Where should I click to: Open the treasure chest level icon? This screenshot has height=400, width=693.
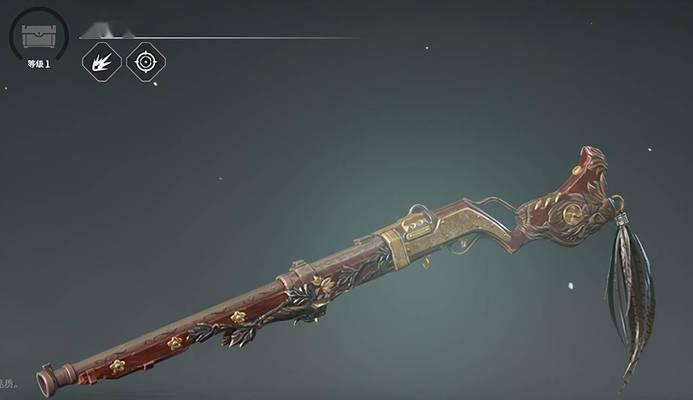tap(37, 35)
